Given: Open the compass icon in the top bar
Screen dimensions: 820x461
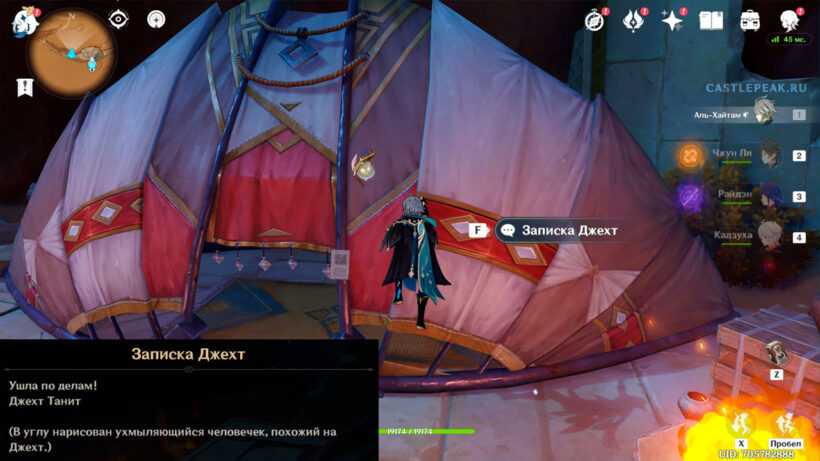Looking at the screenshot, I should [595, 20].
